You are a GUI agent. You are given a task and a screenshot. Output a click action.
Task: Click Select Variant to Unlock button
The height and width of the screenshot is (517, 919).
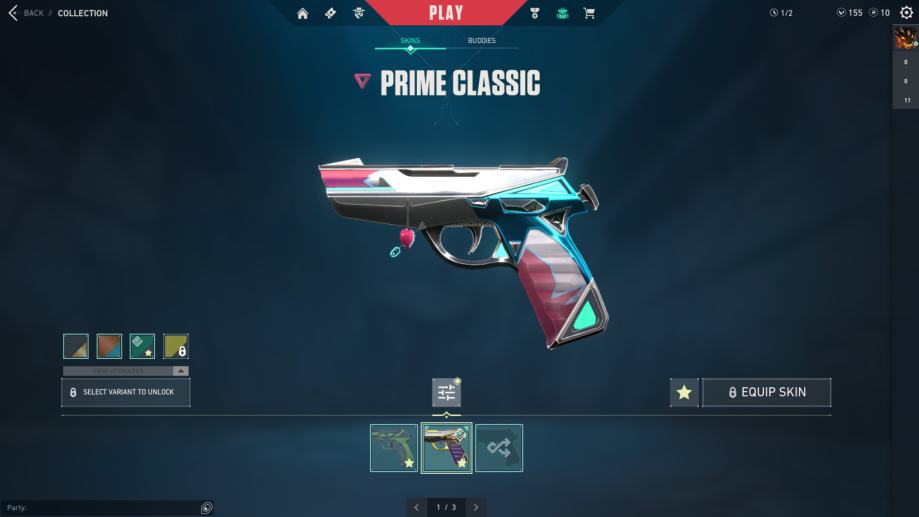click(x=126, y=392)
